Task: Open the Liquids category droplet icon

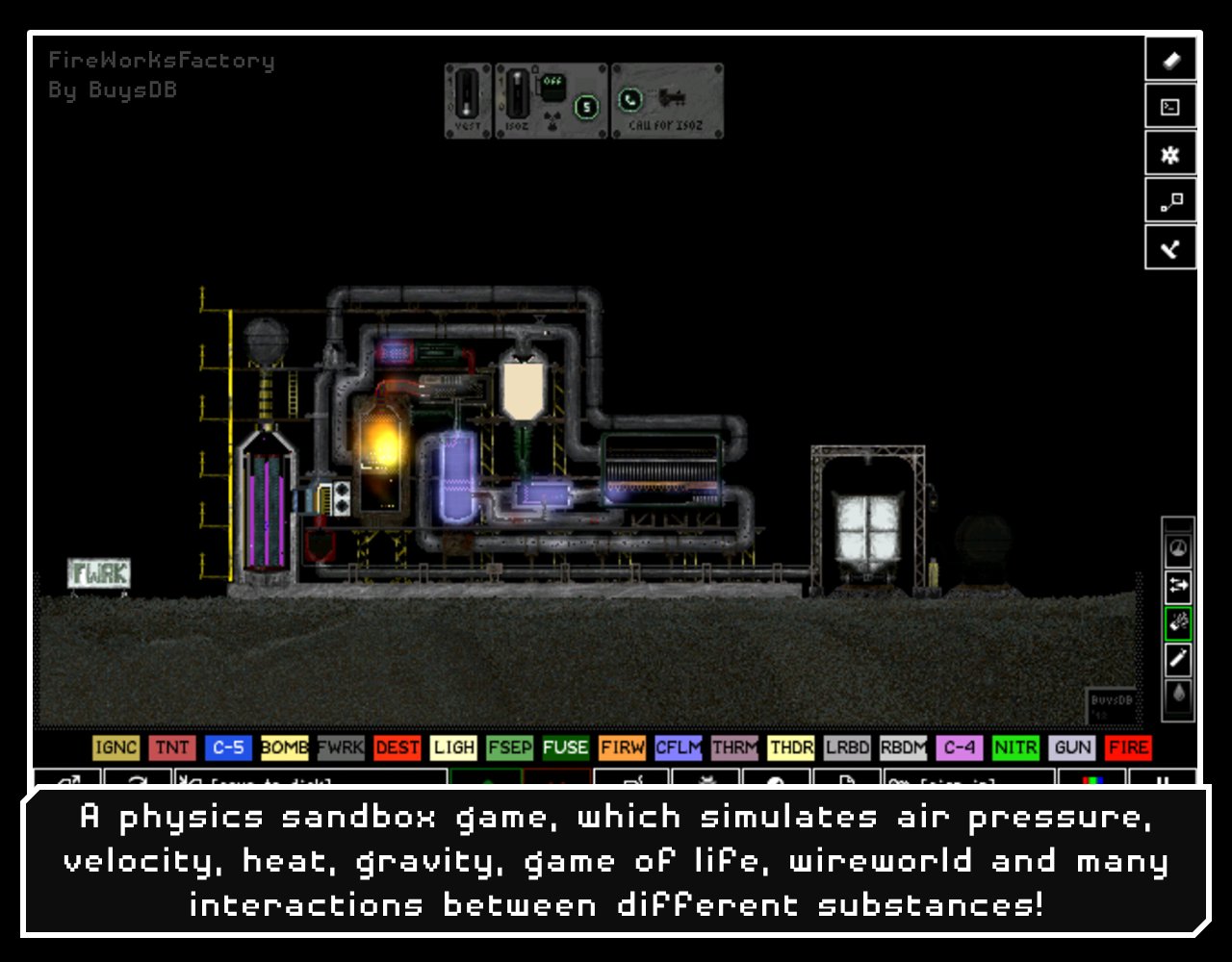Action: 1176,695
